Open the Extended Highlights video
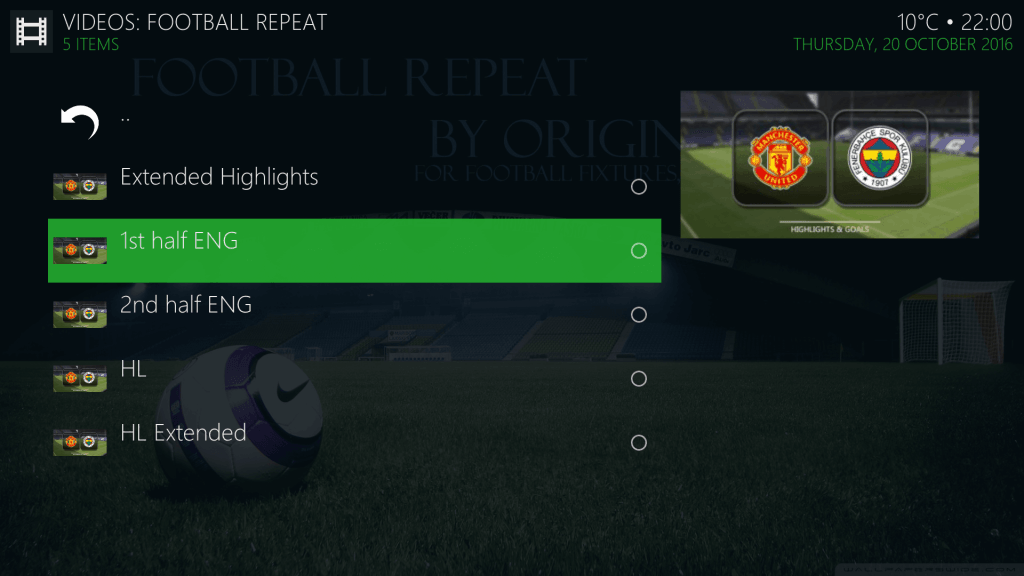 [219, 178]
